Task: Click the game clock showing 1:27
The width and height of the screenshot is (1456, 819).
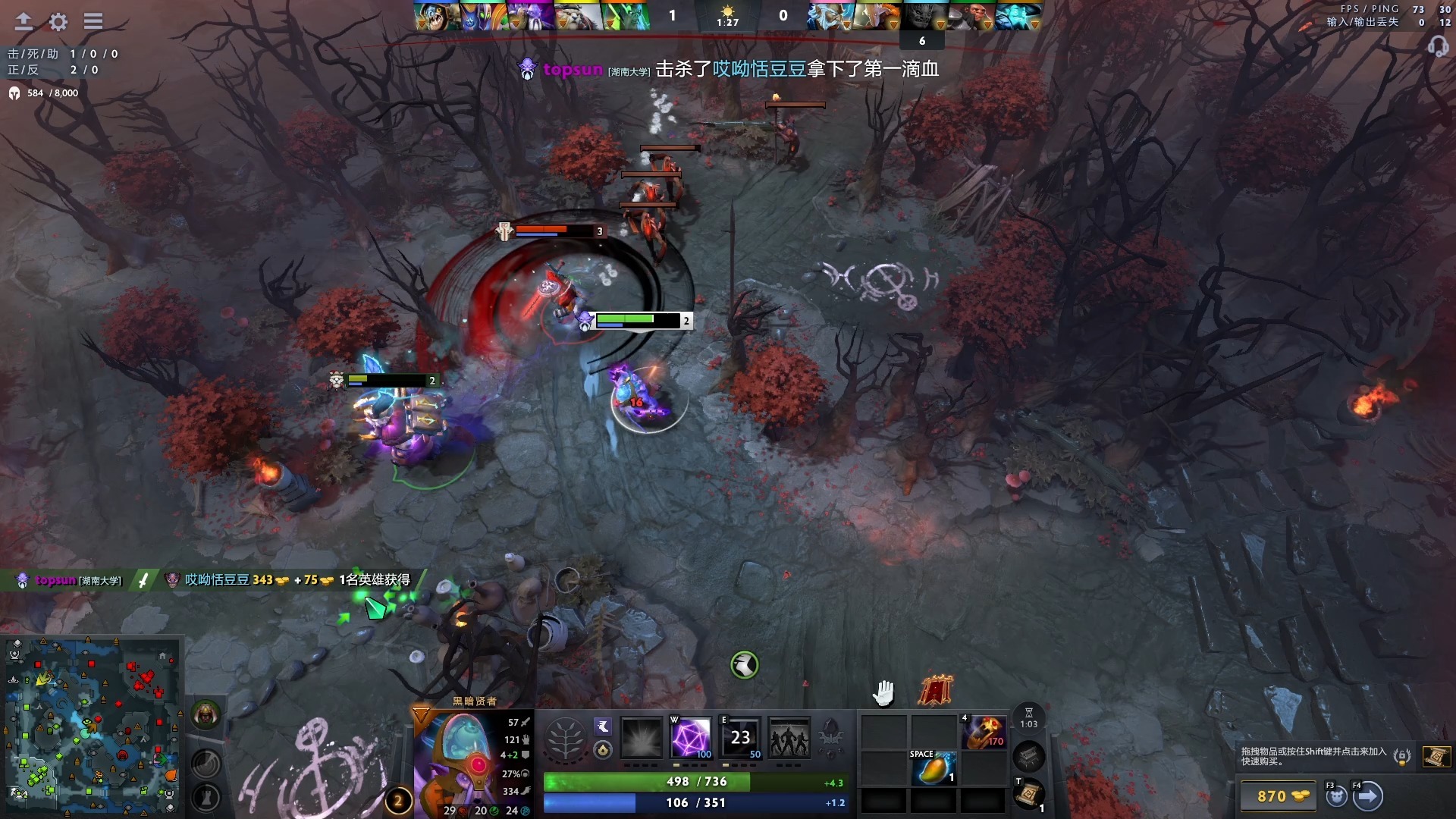Action: tap(726, 21)
